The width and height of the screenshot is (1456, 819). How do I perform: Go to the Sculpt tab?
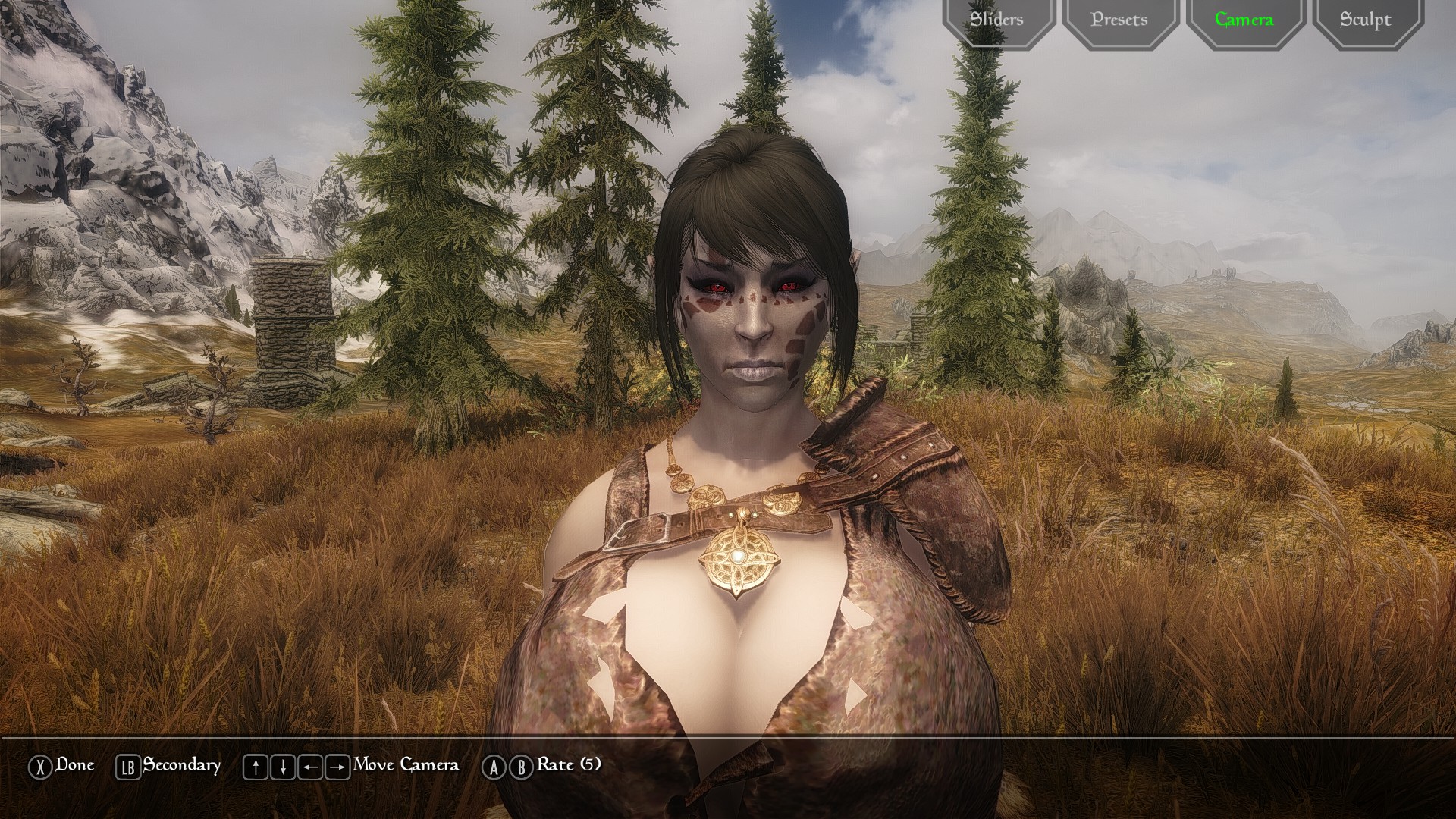(1366, 20)
